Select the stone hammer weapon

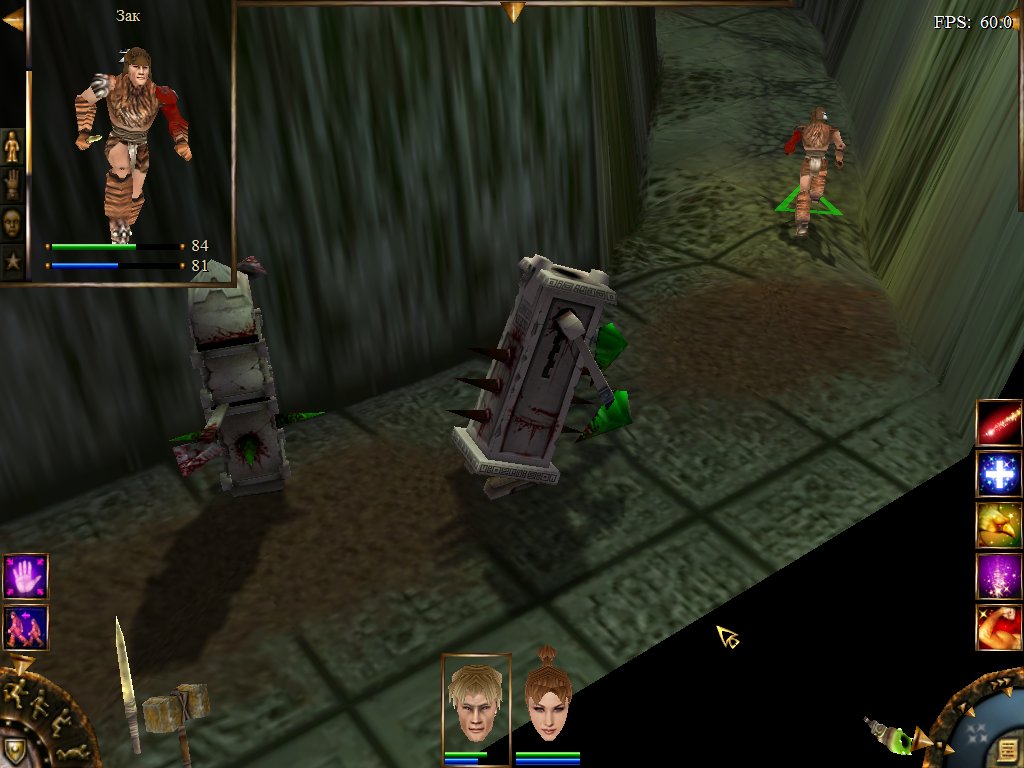coord(178,712)
